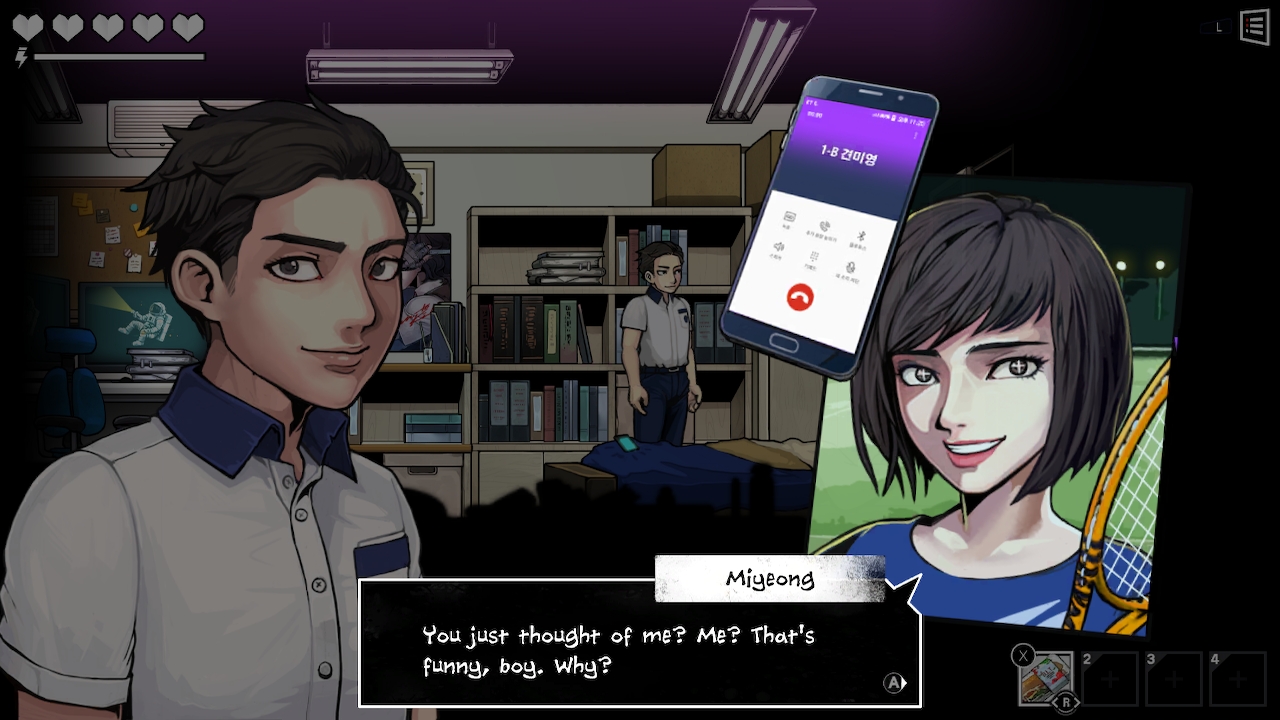This screenshot has width=1280, height=720.
Task: Select empty inventory slot 2
Action: coord(1110,678)
